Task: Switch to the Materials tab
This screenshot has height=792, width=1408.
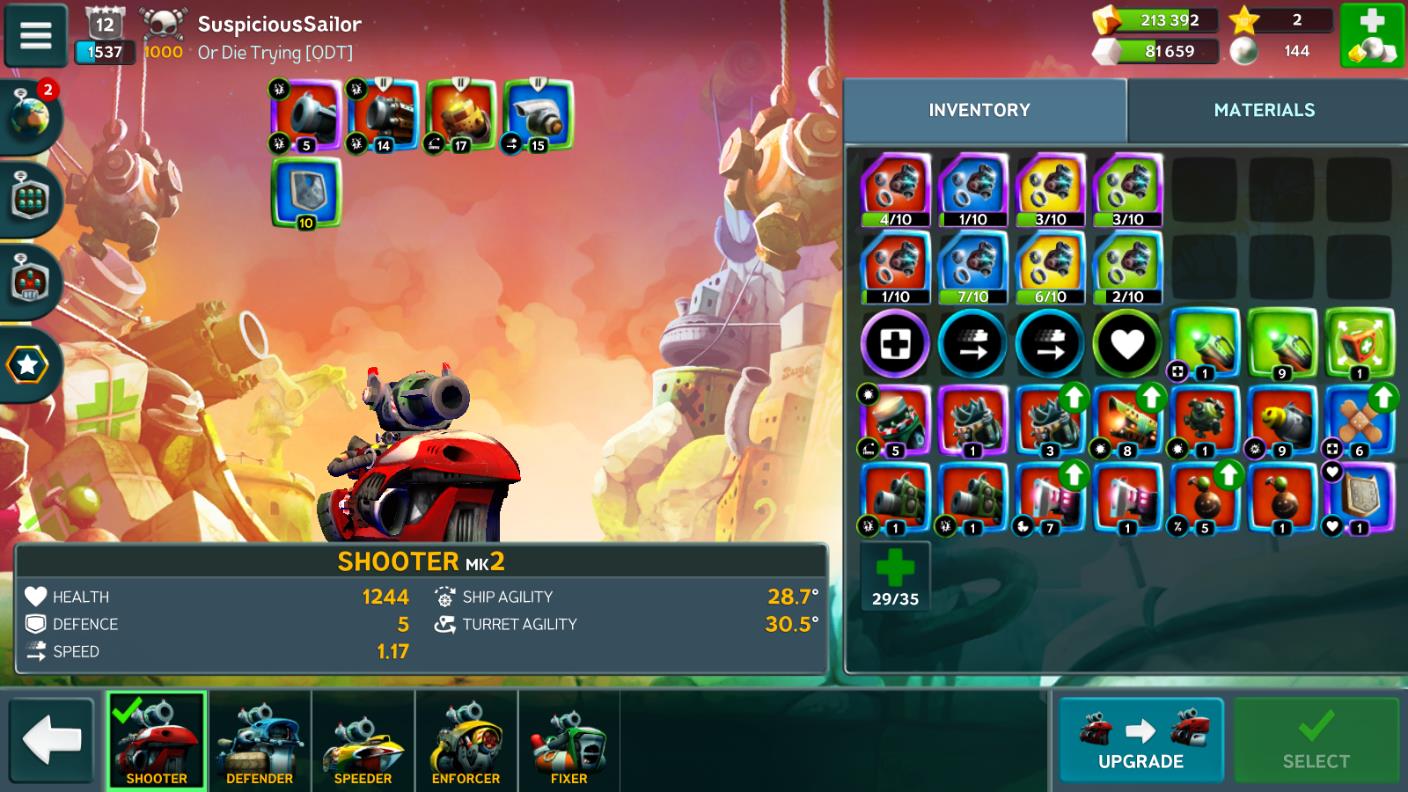Action: point(1264,110)
